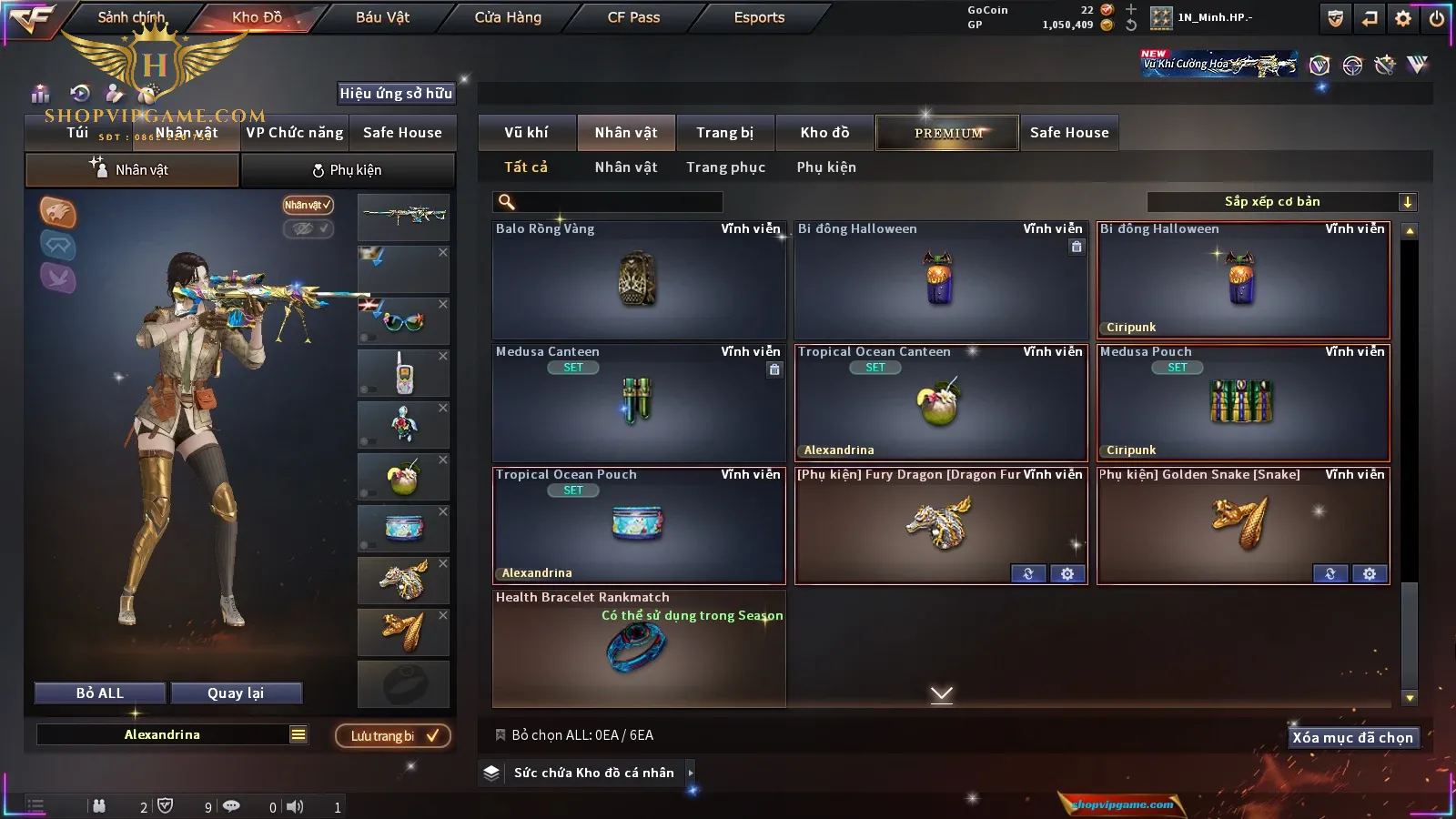
Task: Open the settings gear icon
Action: coord(1403,18)
